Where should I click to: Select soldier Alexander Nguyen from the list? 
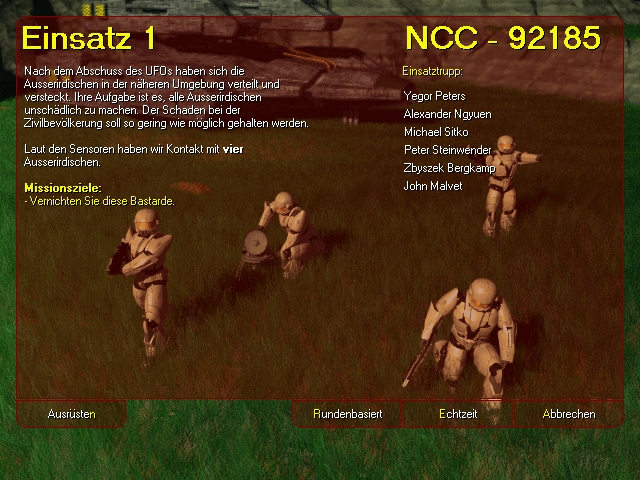pos(447,115)
